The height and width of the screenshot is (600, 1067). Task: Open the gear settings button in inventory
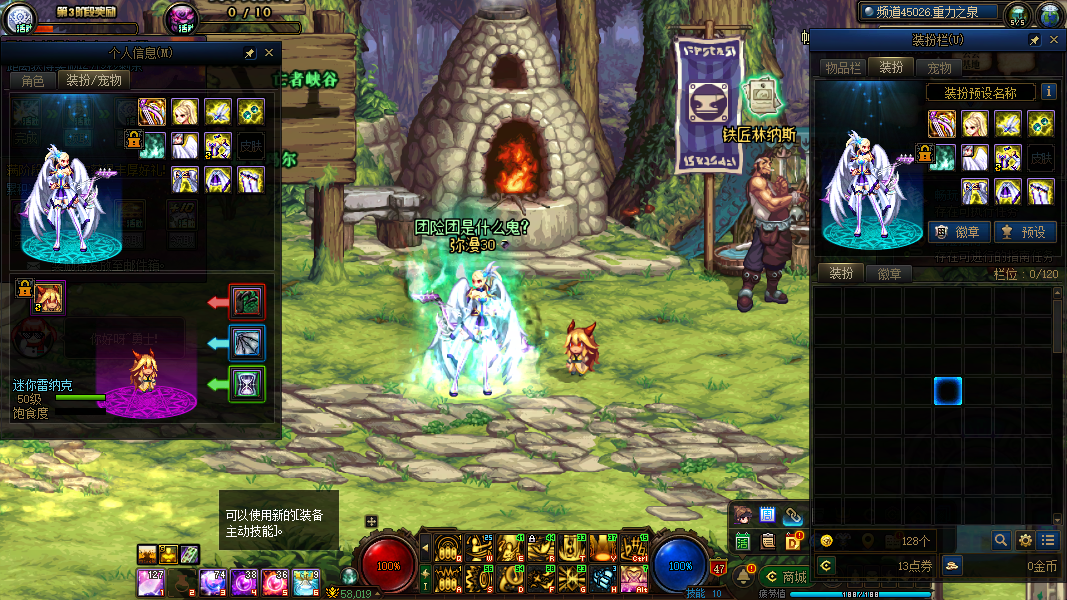[1025, 540]
